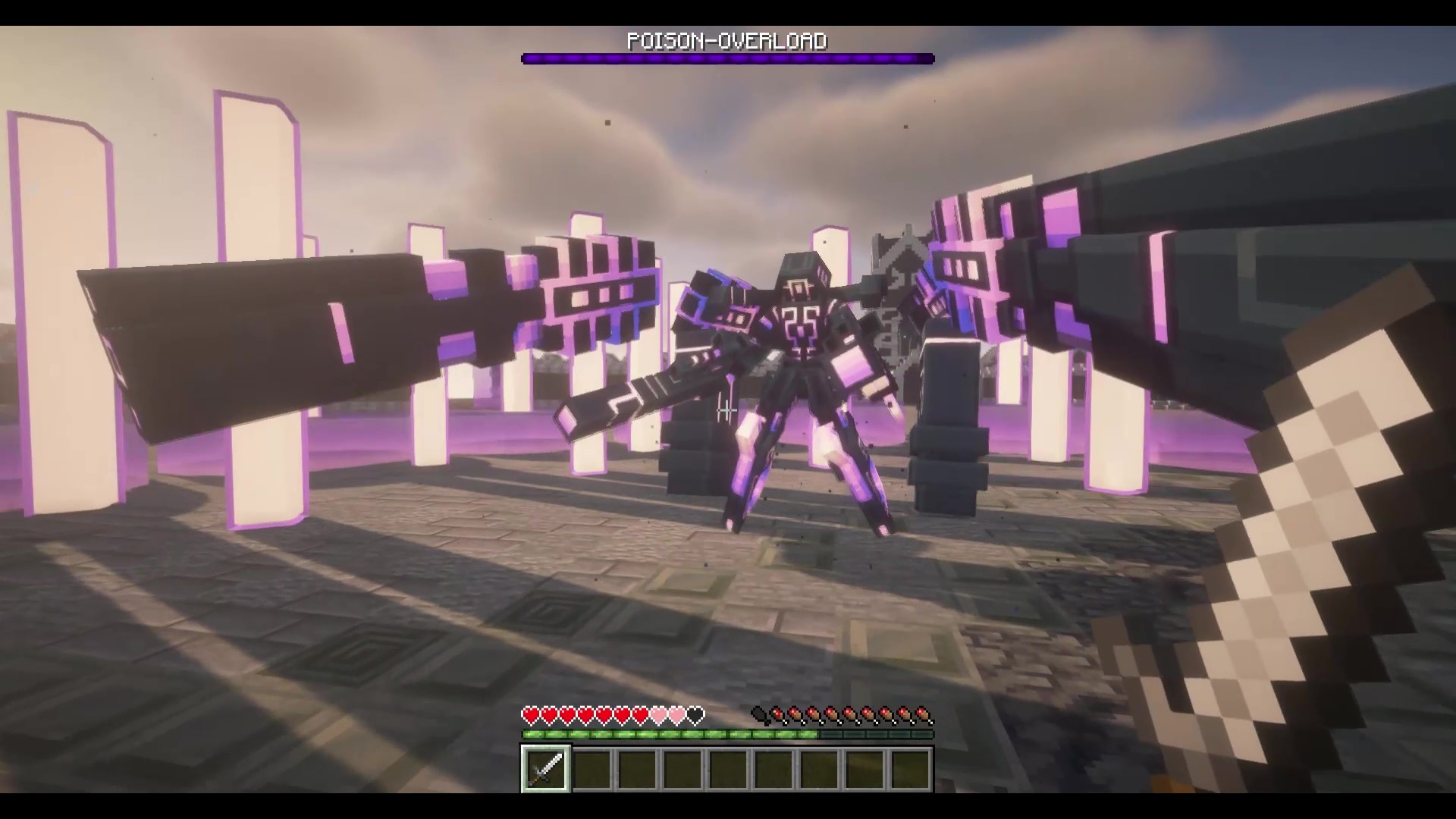Click the middle empty hotbar slot
The width and height of the screenshot is (1456, 819).
(x=726, y=769)
